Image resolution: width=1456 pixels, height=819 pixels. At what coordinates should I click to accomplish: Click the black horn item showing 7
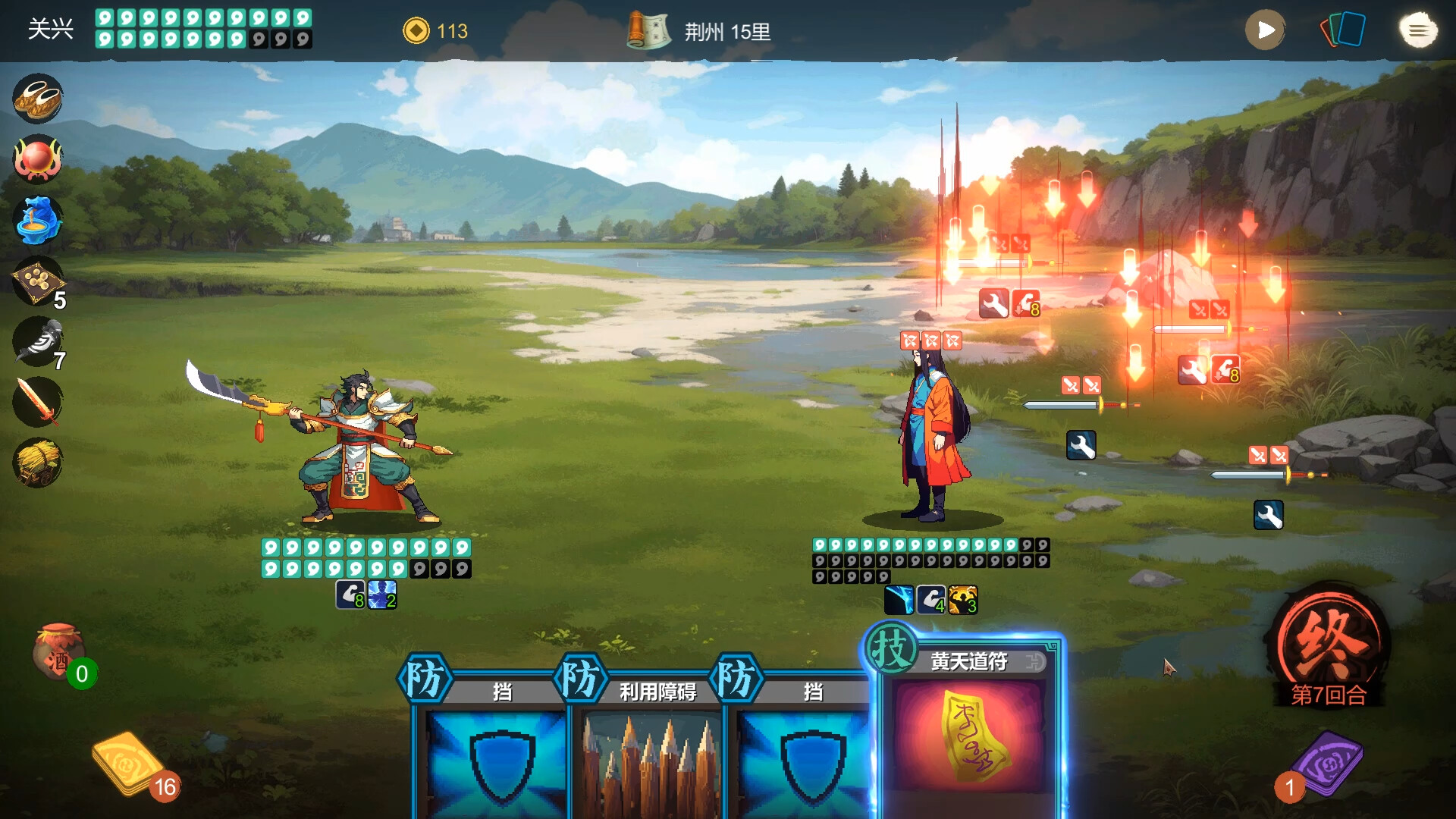[x=37, y=342]
